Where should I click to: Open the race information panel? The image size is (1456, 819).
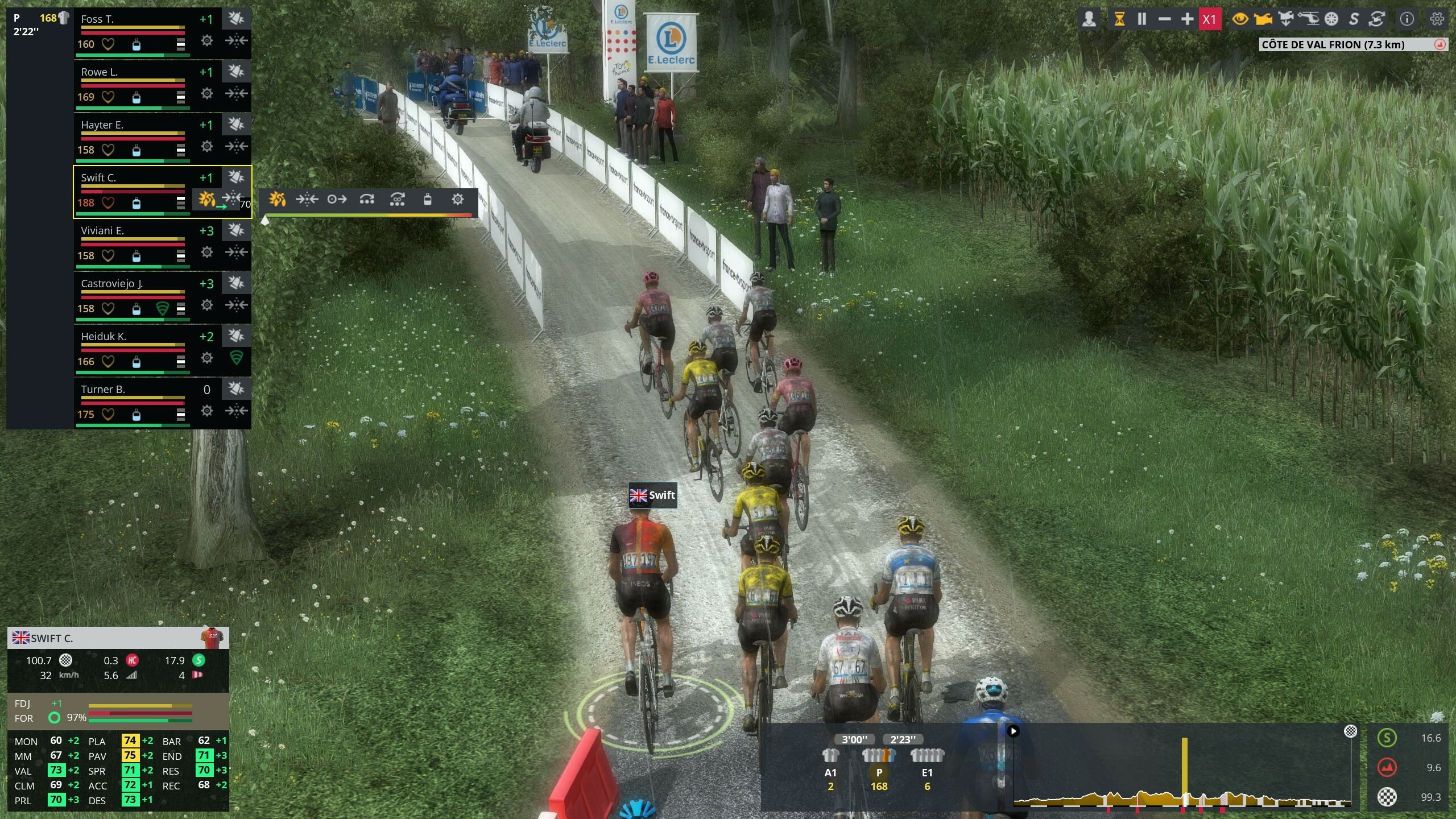click(1408, 19)
